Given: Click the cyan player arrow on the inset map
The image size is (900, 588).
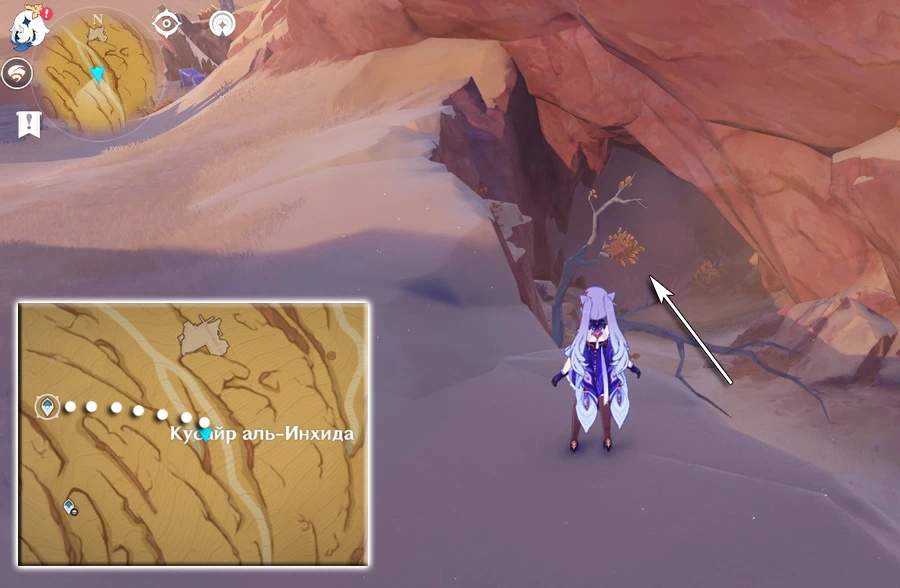Looking at the screenshot, I should (x=205, y=433).
